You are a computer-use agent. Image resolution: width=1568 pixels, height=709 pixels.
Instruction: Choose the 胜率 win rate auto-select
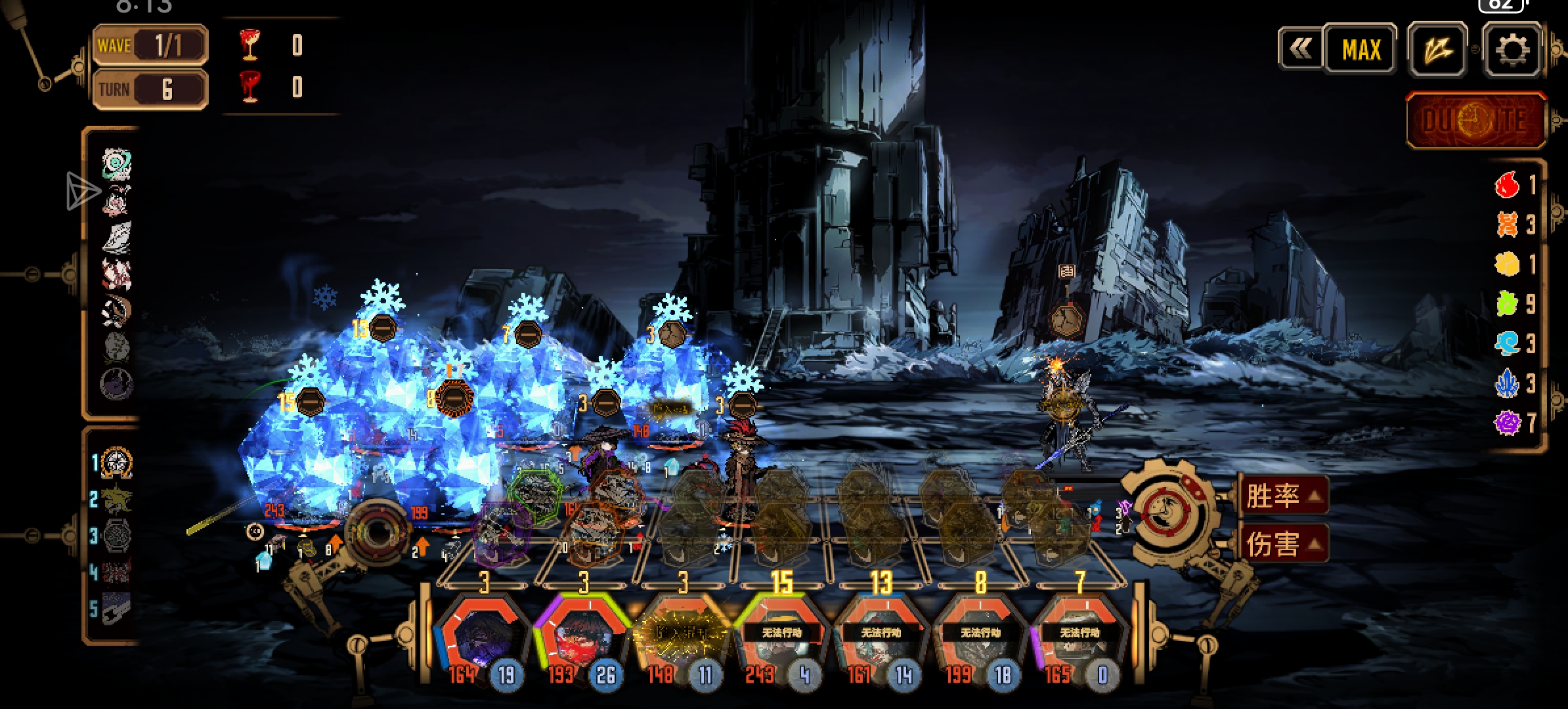tap(1282, 496)
